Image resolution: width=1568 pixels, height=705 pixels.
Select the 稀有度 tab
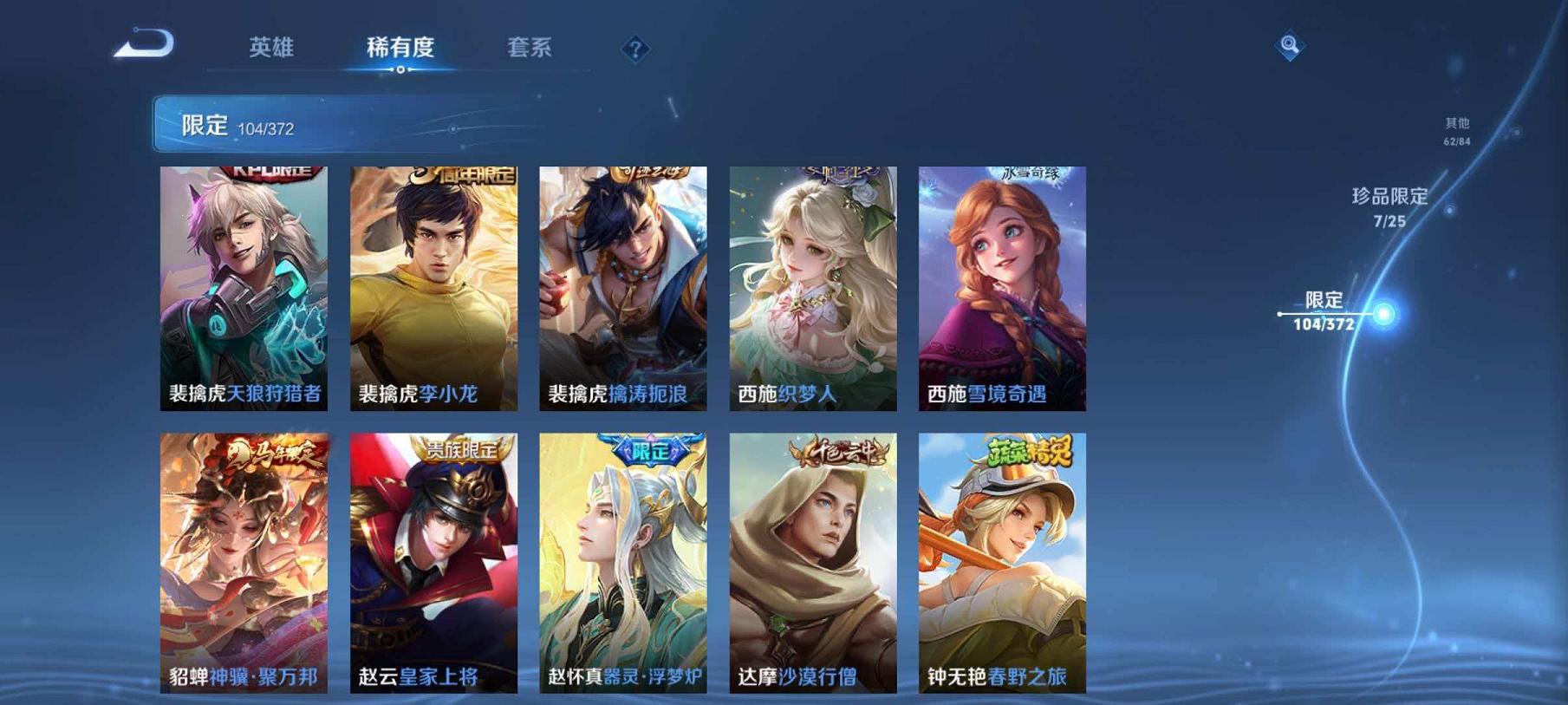pos(400,49)
